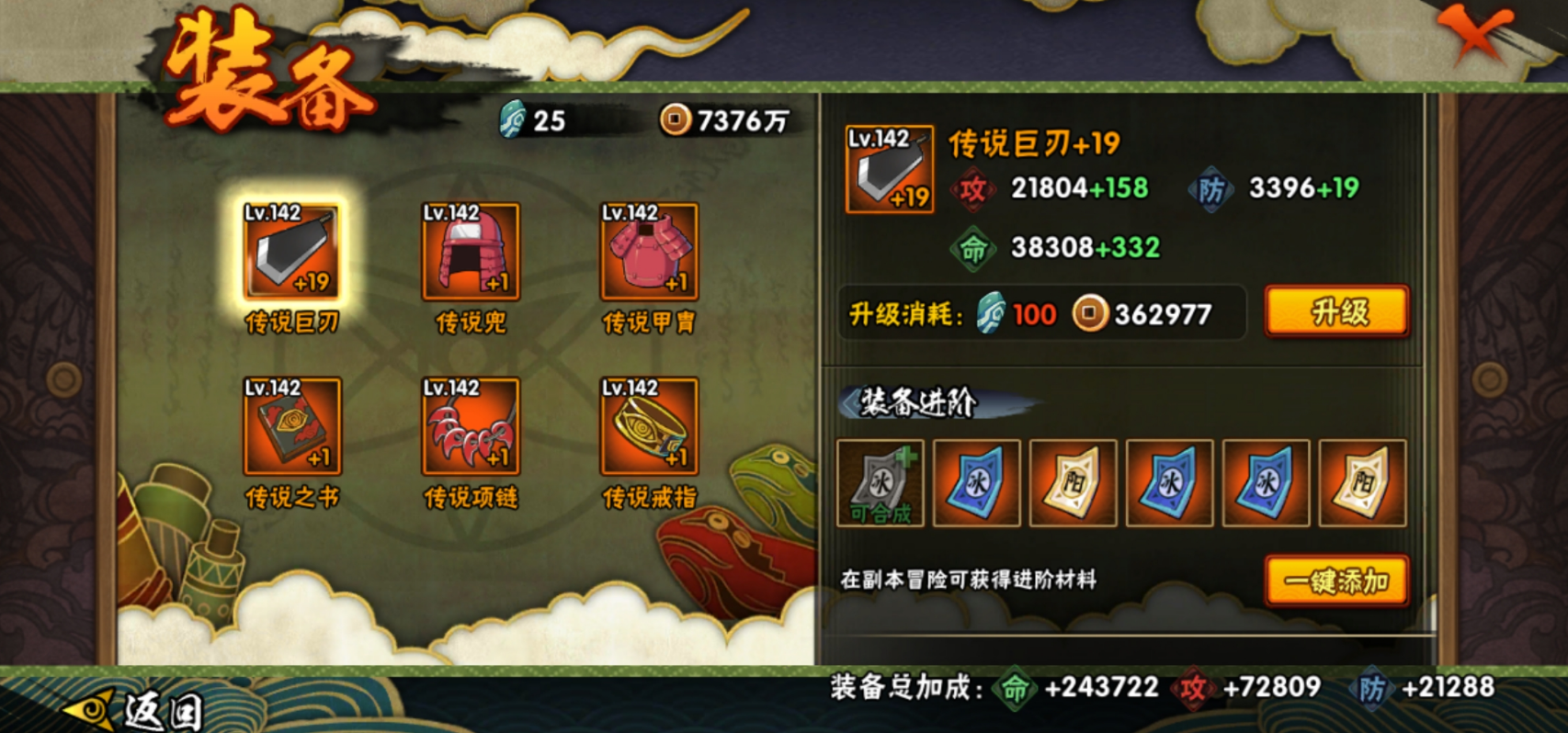Image resolution: width=1568 pixels, height=733 pixels.
Task: Select the first blue 冰 scroll material
Action: (975, 484)
